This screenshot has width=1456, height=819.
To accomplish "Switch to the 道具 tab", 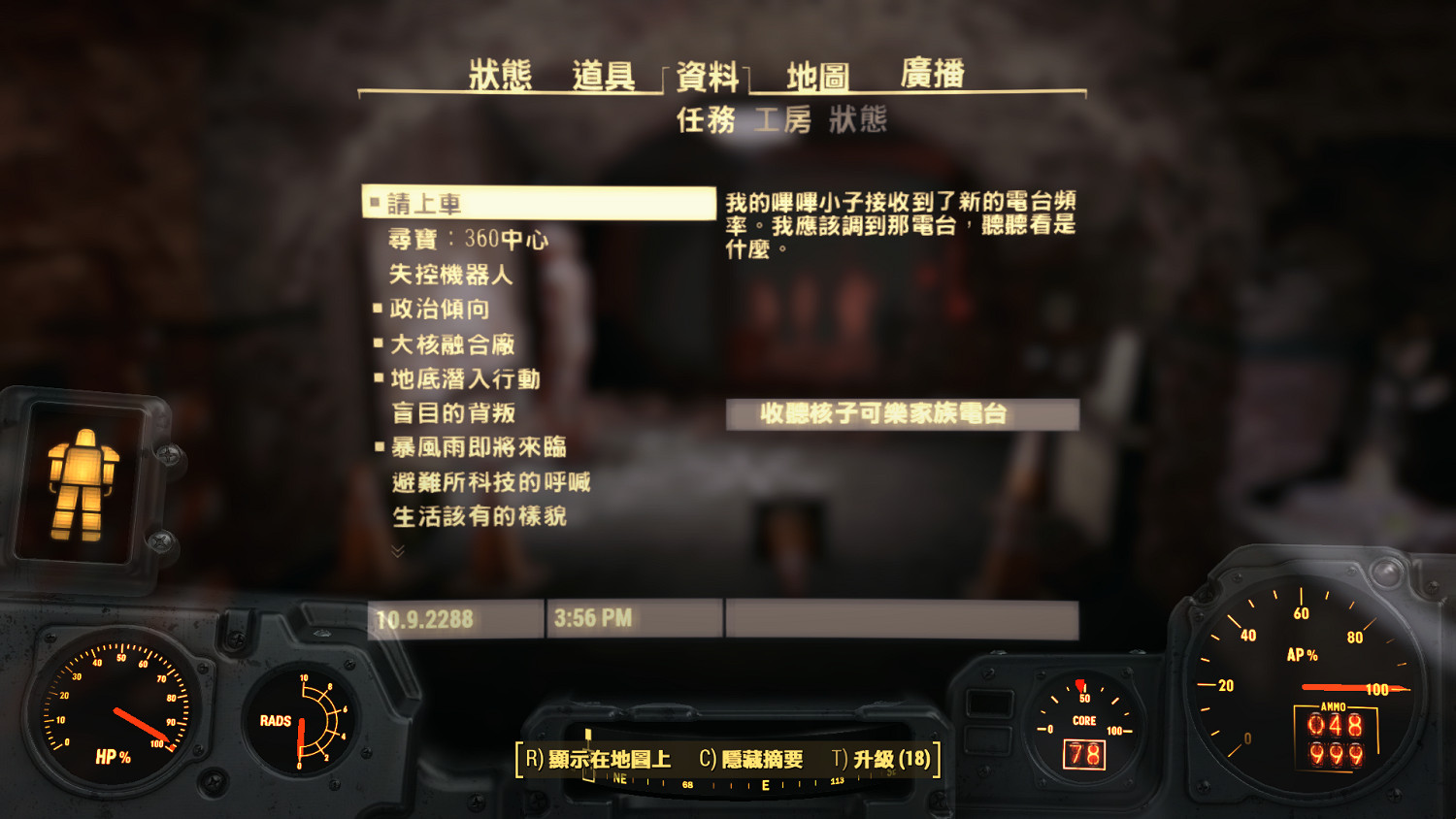I will tap(605, 75).
